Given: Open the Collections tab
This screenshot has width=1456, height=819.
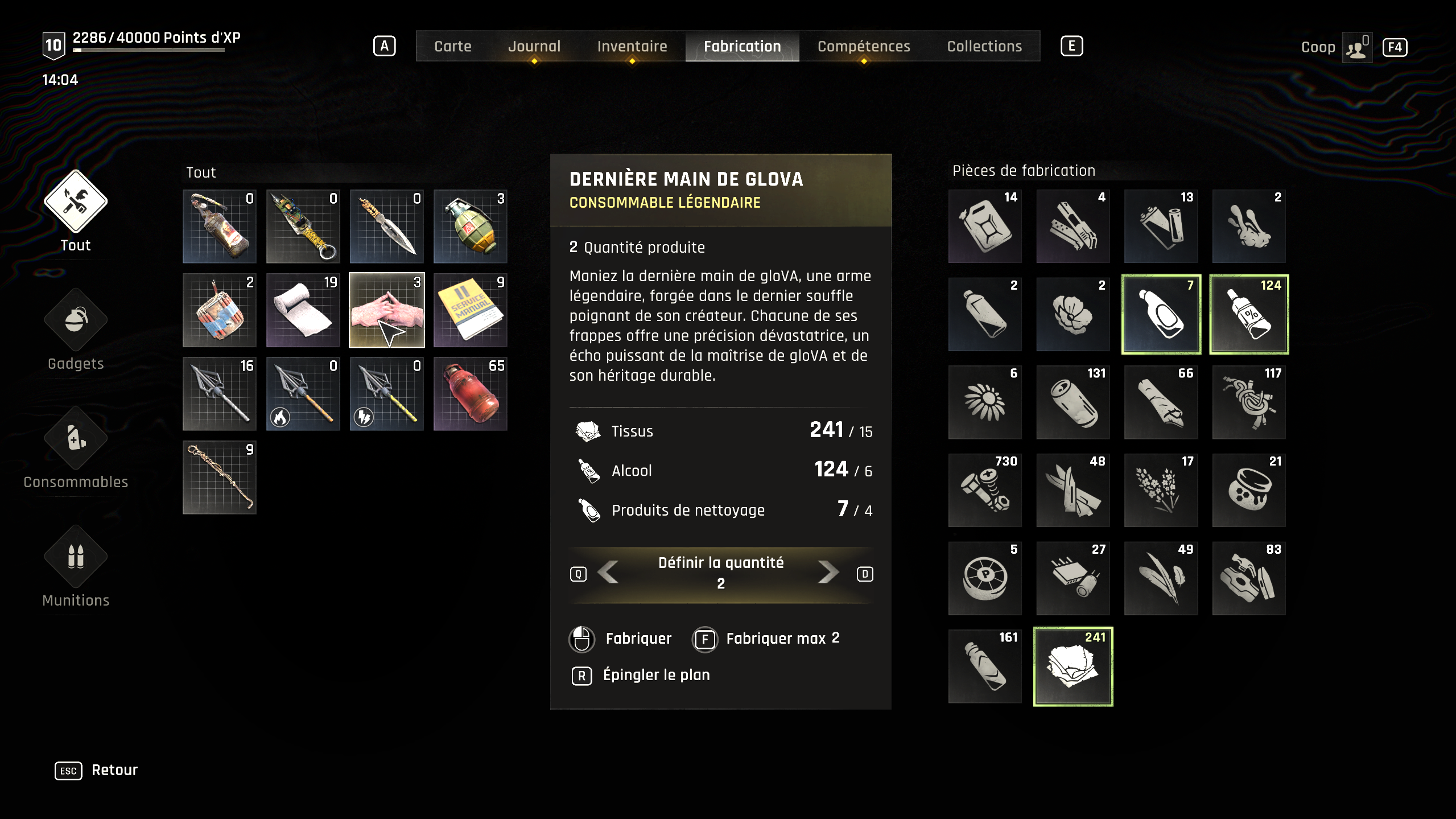Looking at the screenshot, I should coord(984,46).
